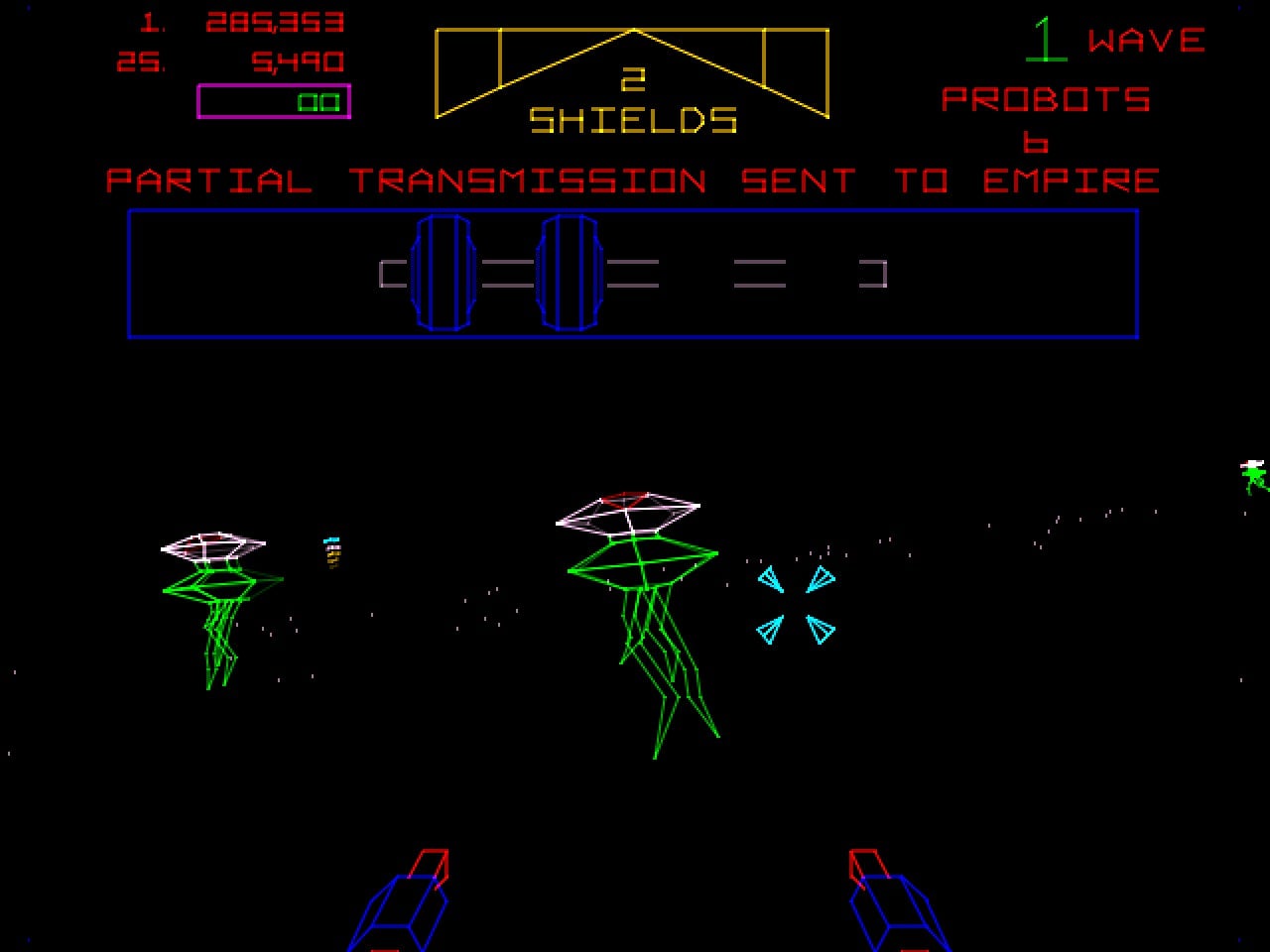The image size is (1270, 952).
Task: Click the cyan targeting crosshair reticle
Action: click(794, 605)
